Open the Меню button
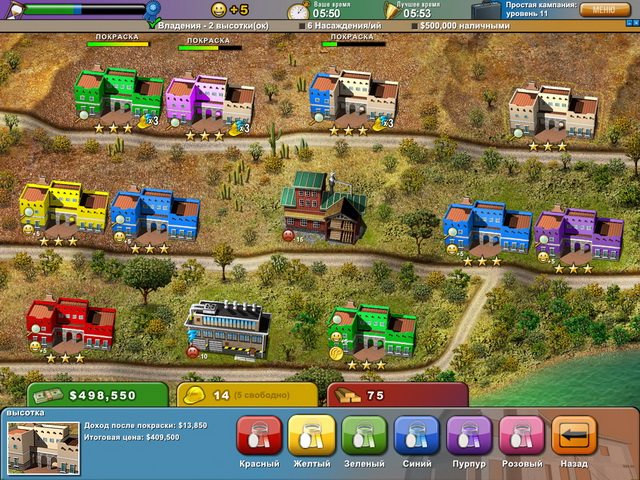The width and height of the screenshot is (640, 480). [x=605, y=10]
